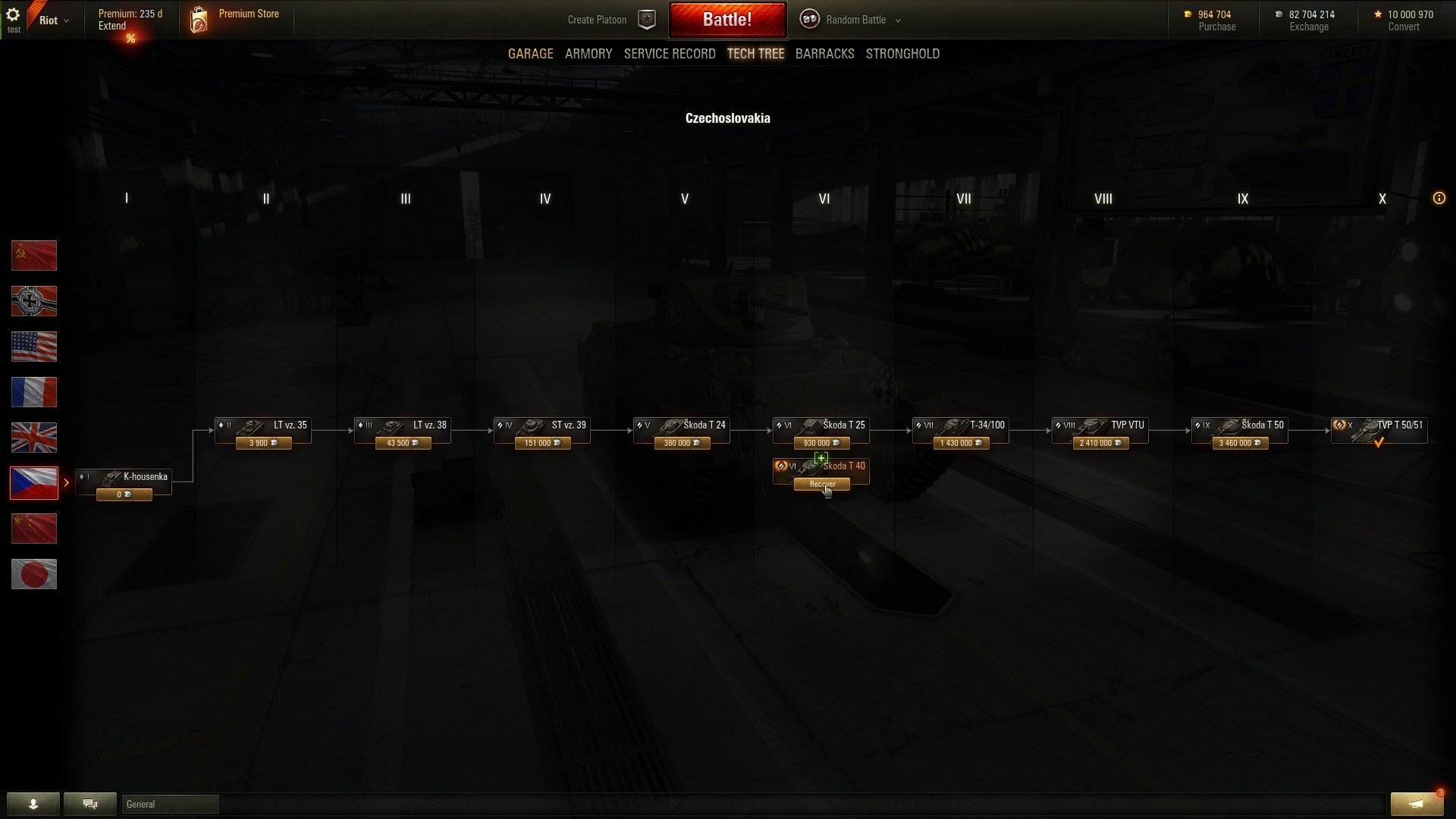Recover the Škoda T 40 tank
Viewport: 1456px width, 819px height.
821,485
